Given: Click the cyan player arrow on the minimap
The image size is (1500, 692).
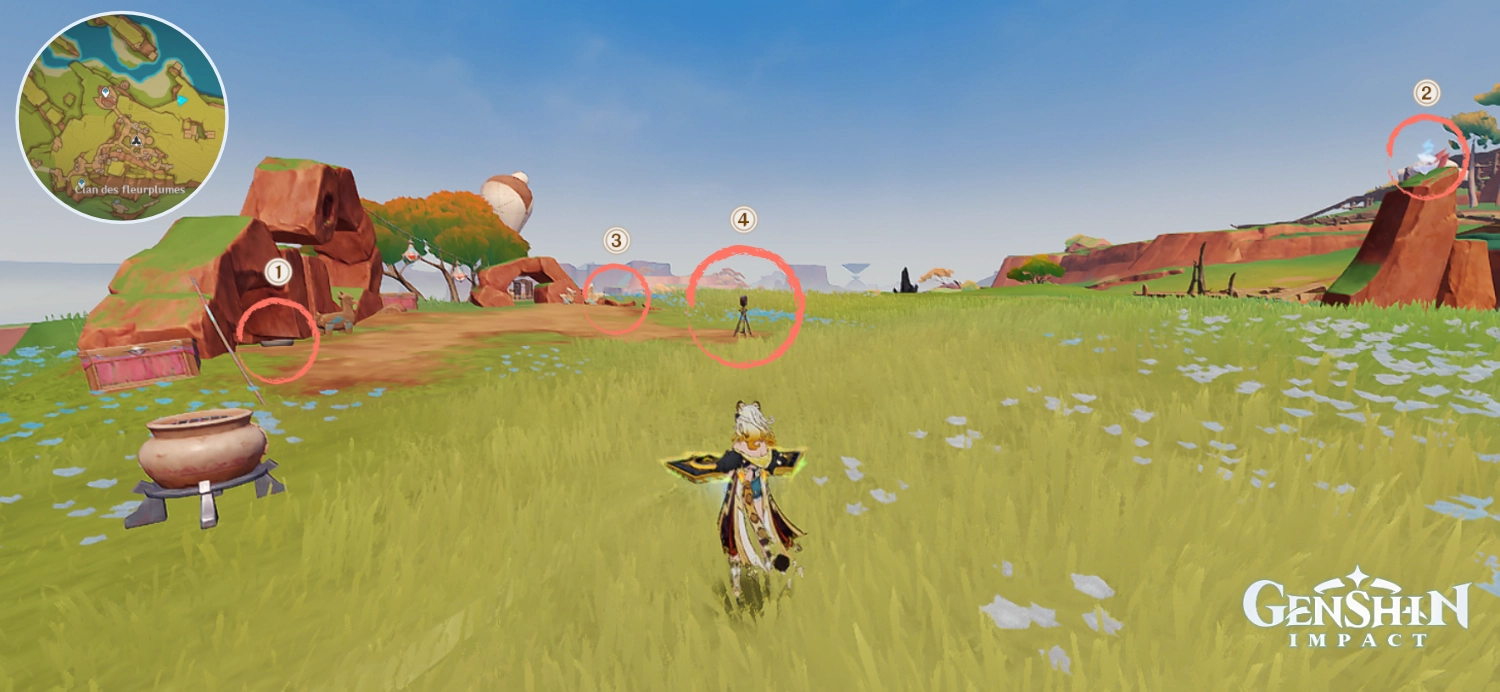Looking at the screenshot, I should coord(181,100).
